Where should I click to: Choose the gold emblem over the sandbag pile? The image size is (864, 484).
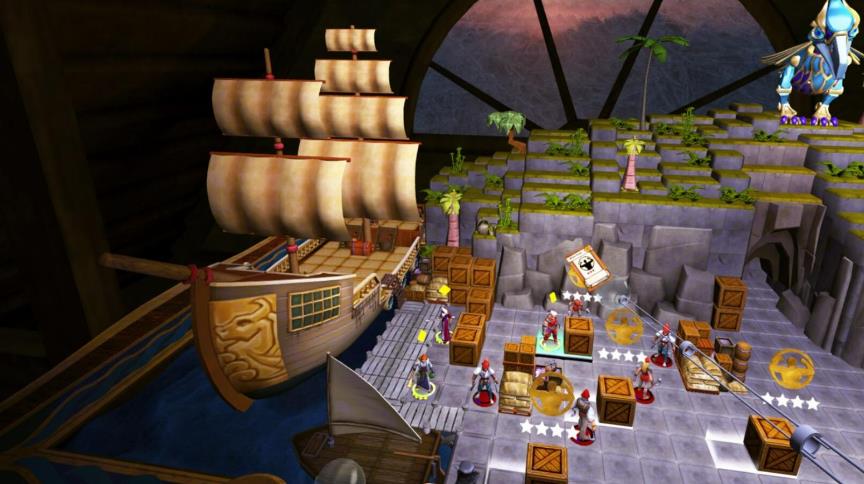pyautogui.click(x=552, y=393)
